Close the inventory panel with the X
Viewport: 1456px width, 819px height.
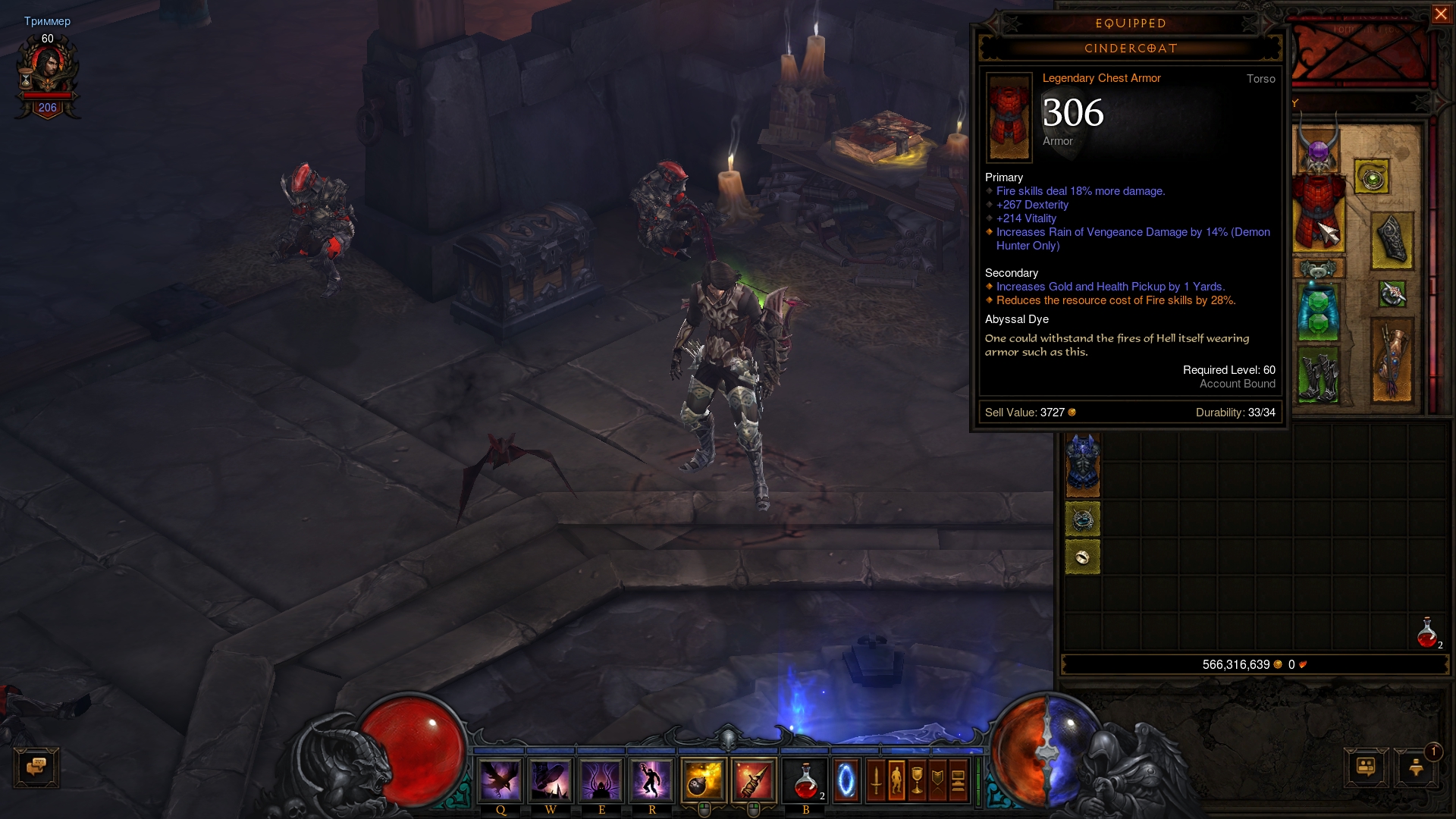click(1440, 14)
